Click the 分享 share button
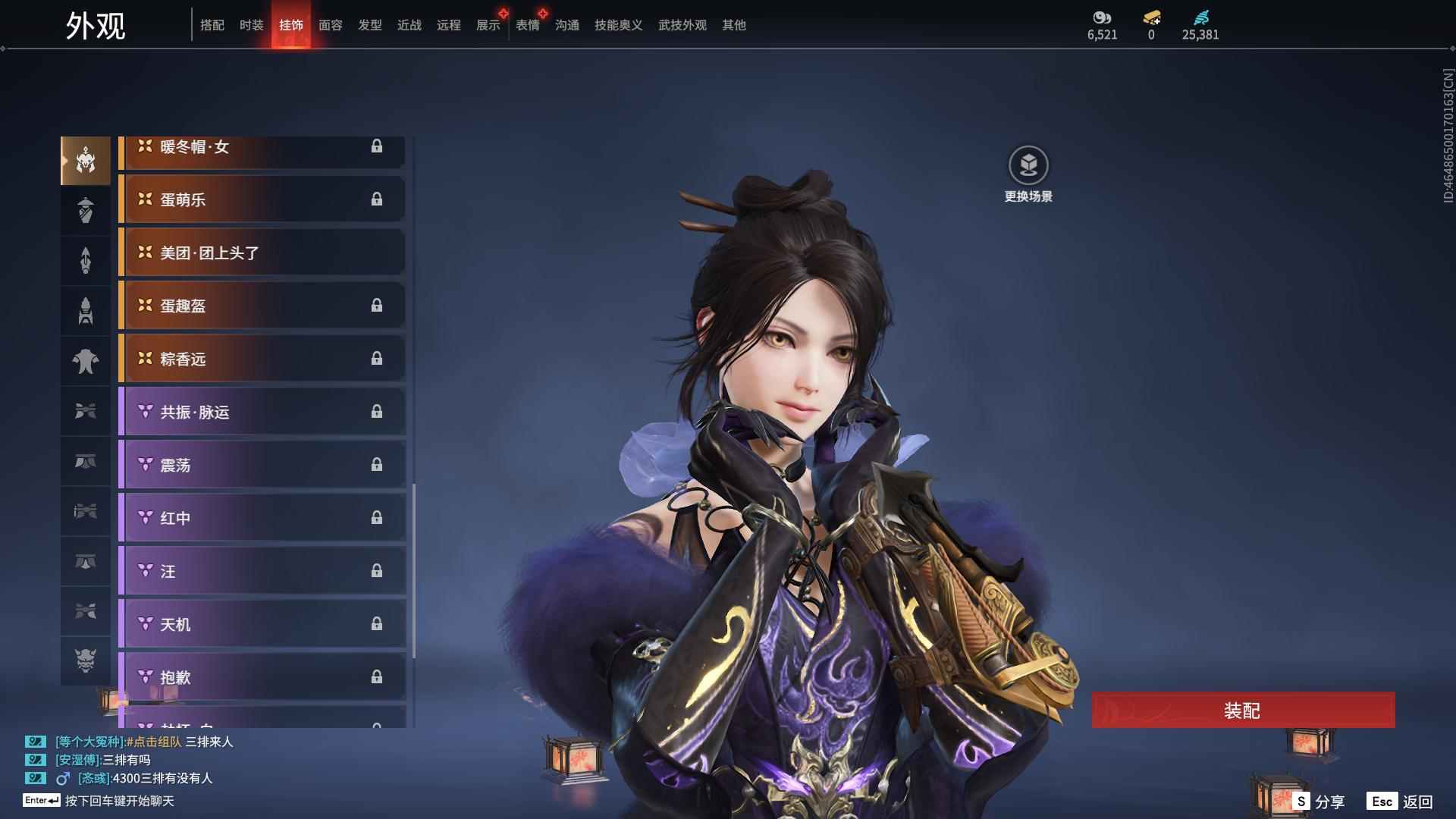 coord(1319,802)
